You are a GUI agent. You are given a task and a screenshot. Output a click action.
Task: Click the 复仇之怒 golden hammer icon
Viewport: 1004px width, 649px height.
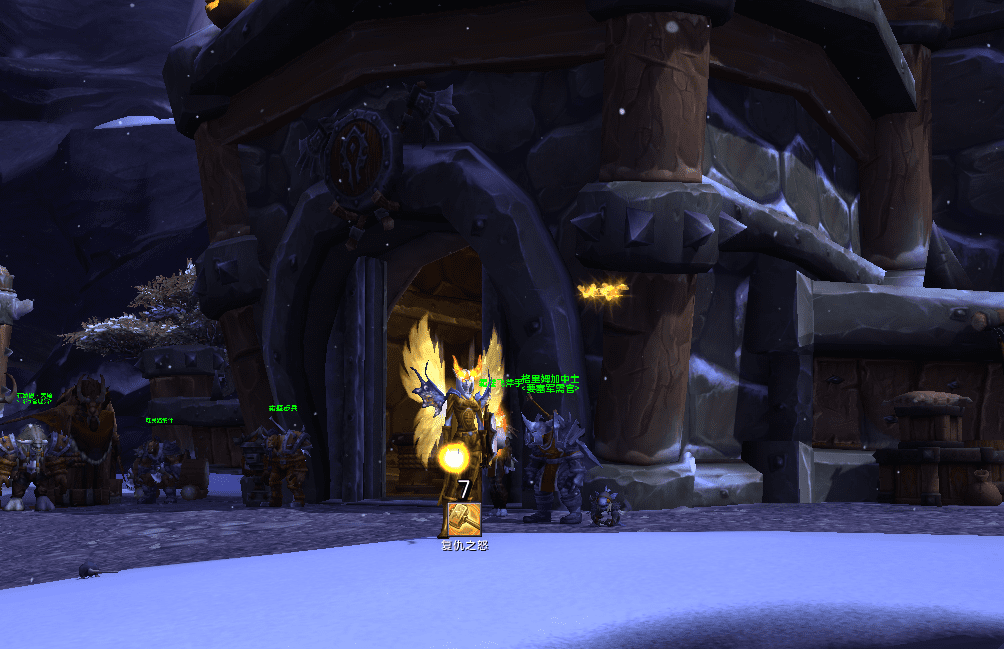coord(462,519)
